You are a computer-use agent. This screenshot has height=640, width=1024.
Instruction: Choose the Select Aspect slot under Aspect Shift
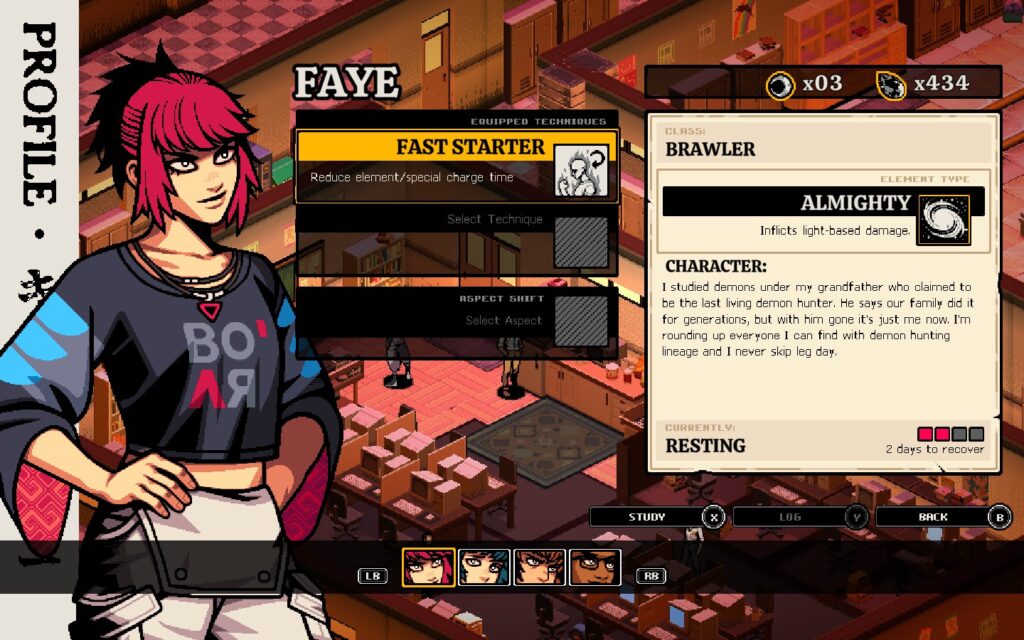(x=457, y=318)
